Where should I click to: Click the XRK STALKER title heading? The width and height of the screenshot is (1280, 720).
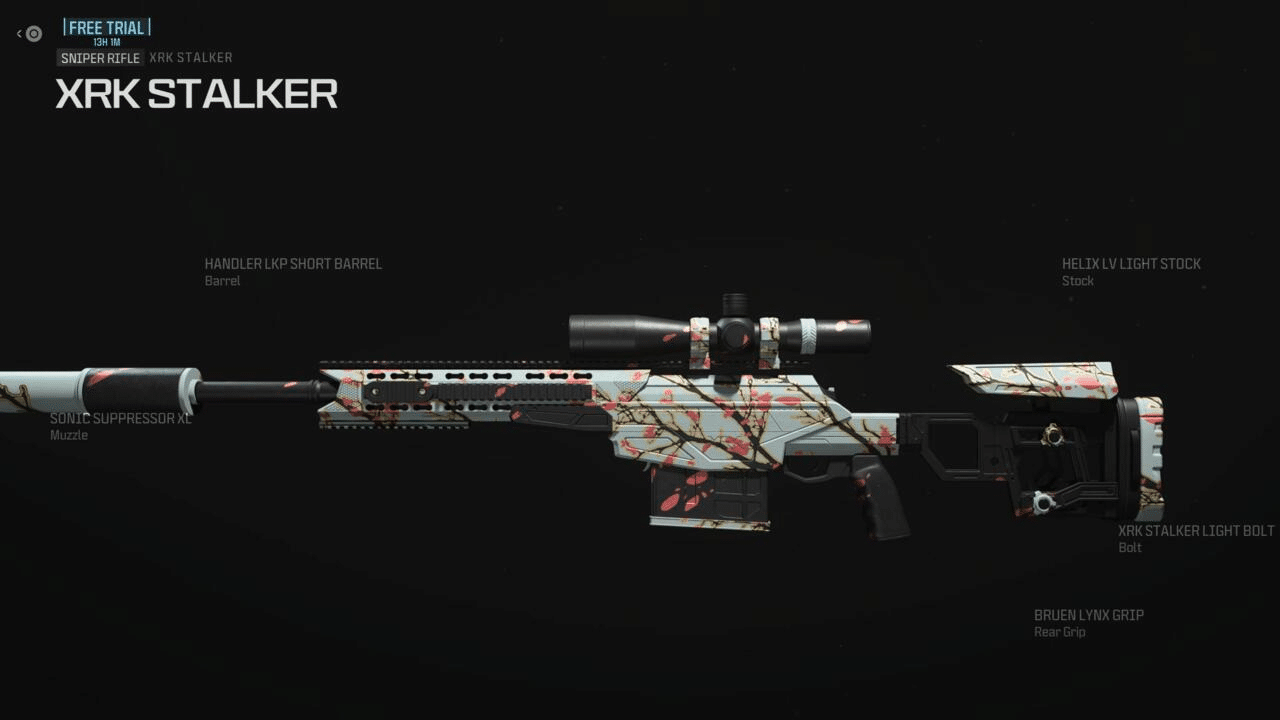tap(197, 94)
